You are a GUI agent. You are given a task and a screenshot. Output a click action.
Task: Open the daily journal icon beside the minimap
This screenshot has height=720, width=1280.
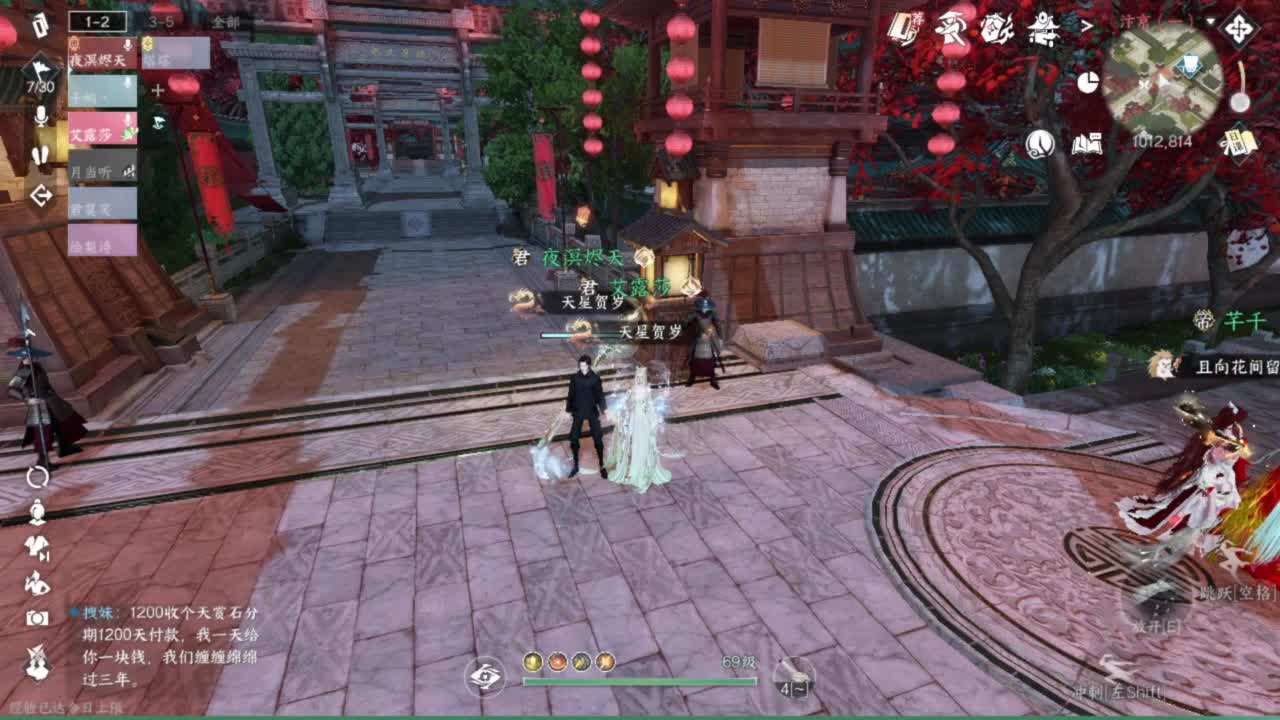point(1239,144)
